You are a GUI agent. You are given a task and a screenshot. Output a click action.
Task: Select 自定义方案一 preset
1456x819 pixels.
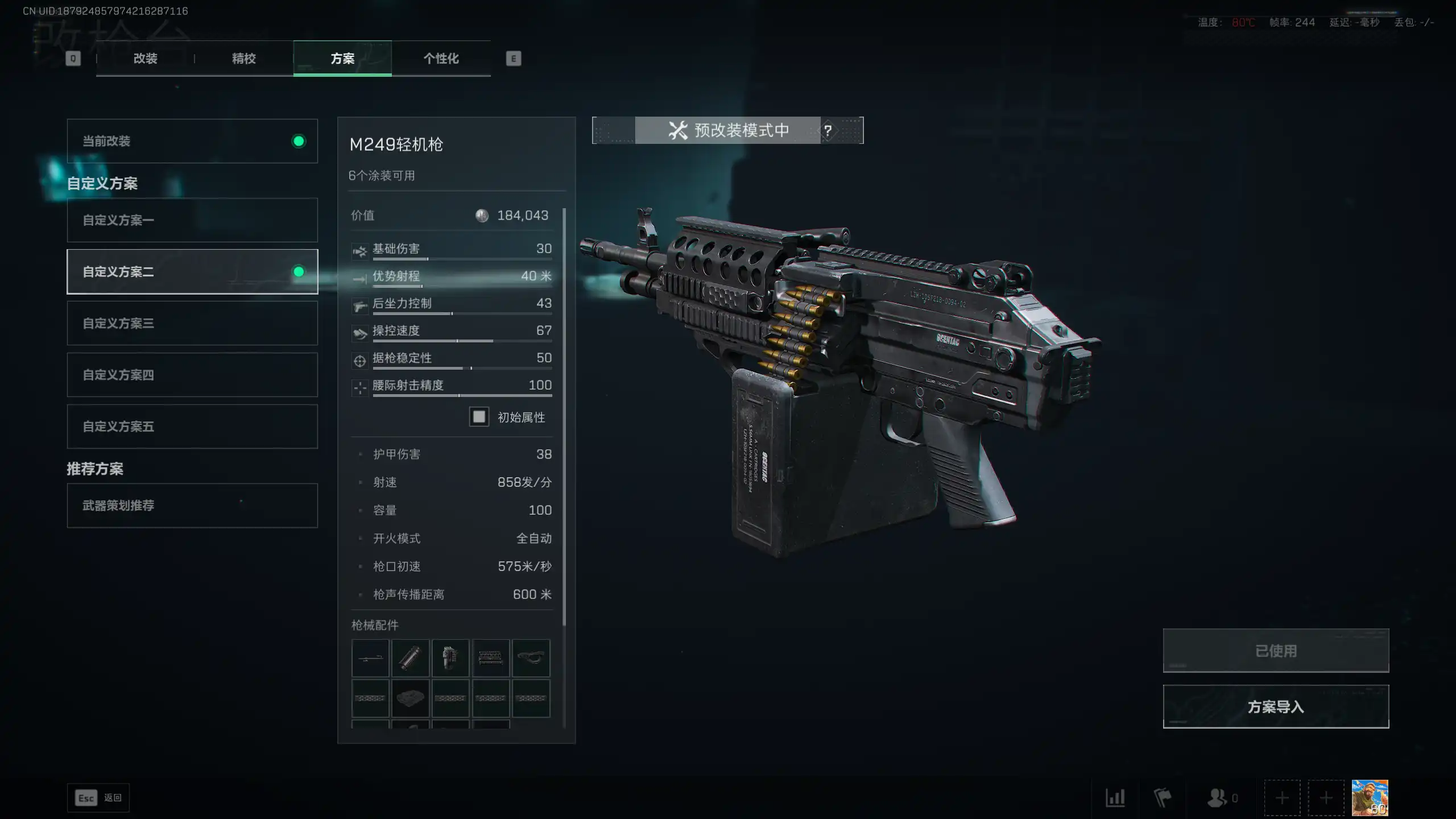coord(192,220)
